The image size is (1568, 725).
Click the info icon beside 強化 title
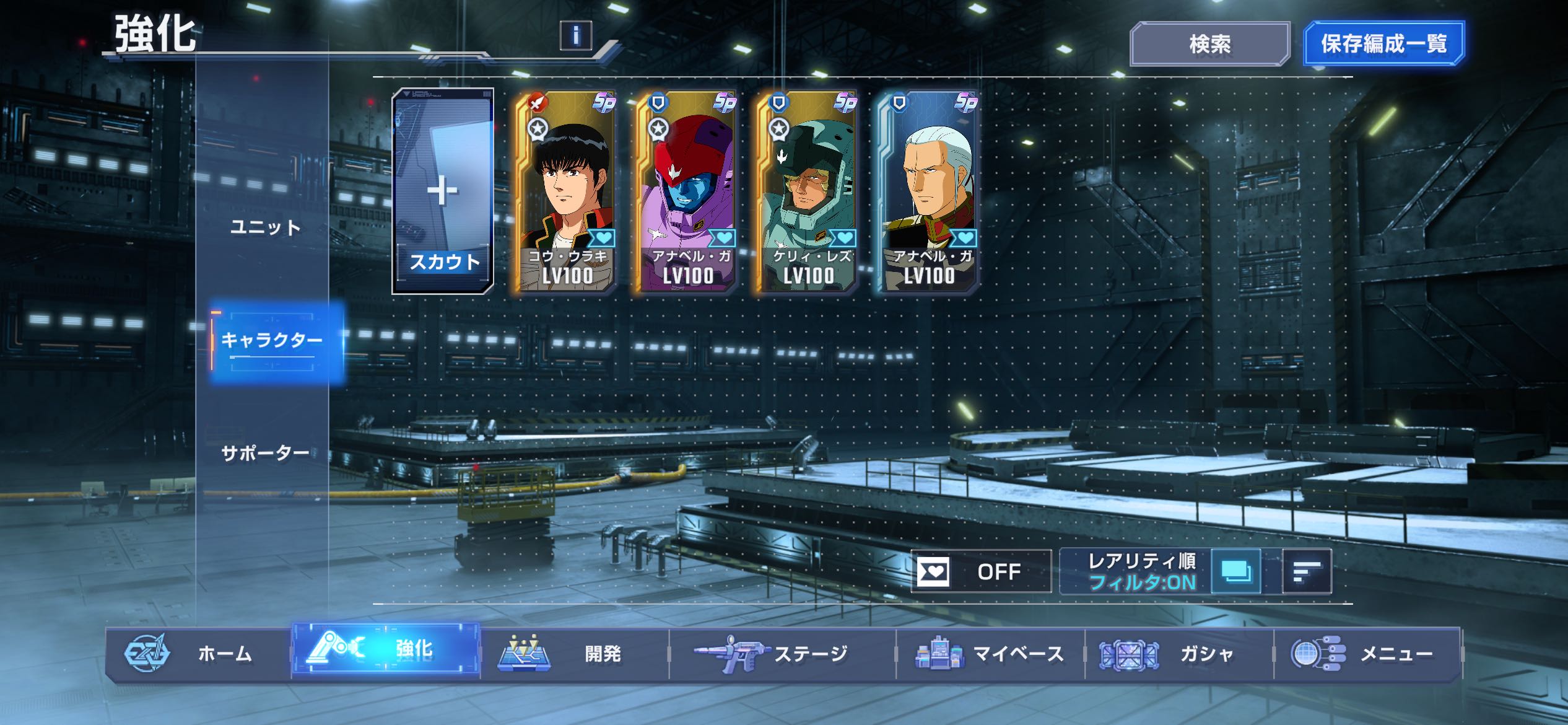pos(575,35)
